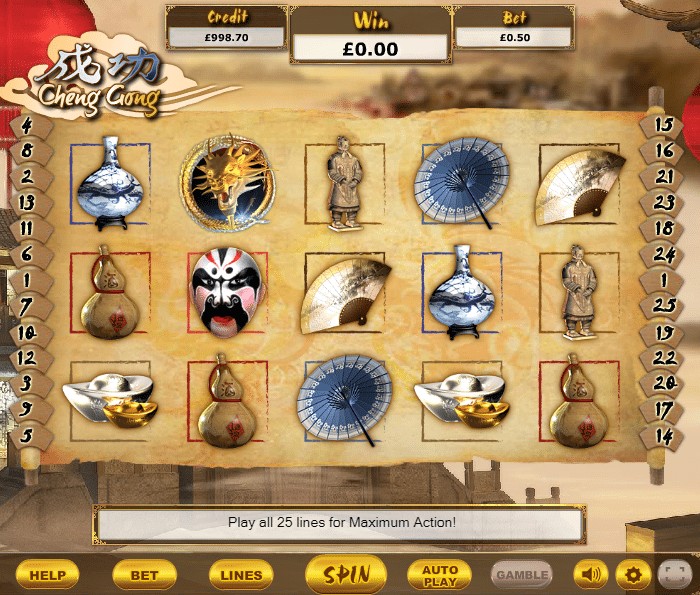Highlight payline number 12 tag
Screen dimensions: 700x595
click(x=26, y=357)
